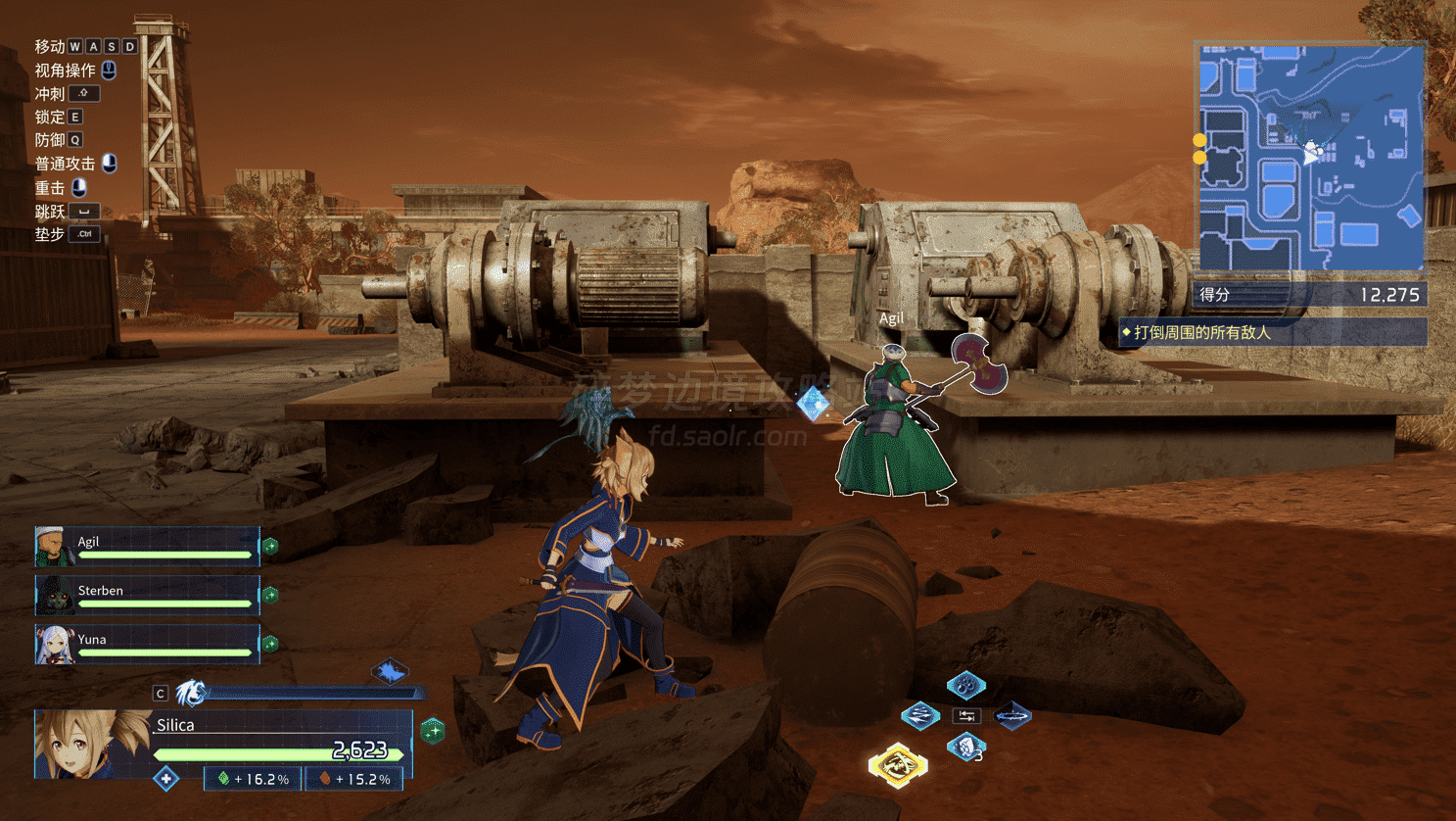Select the blue plus icon under Silica

click(166, 780)
